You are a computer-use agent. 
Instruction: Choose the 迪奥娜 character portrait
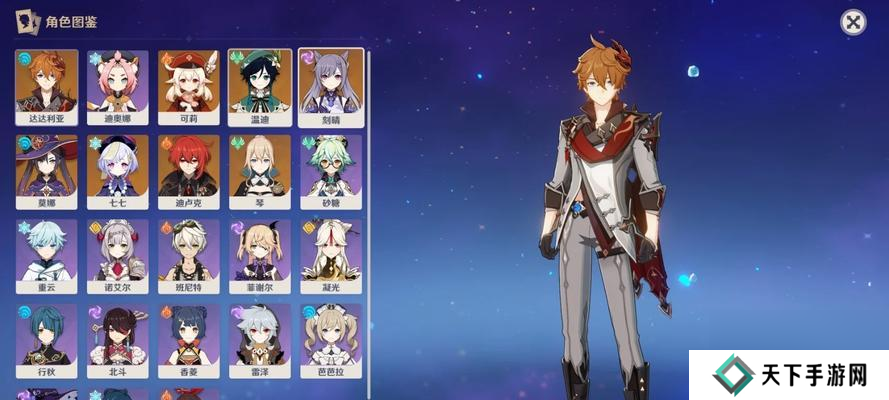pyautogui.click(x=118, y=86)
